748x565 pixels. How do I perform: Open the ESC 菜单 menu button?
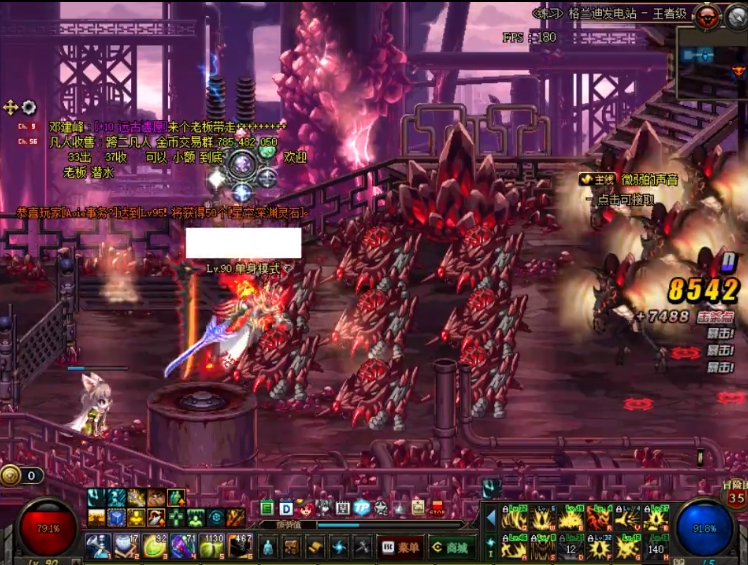tap(400, 547)
